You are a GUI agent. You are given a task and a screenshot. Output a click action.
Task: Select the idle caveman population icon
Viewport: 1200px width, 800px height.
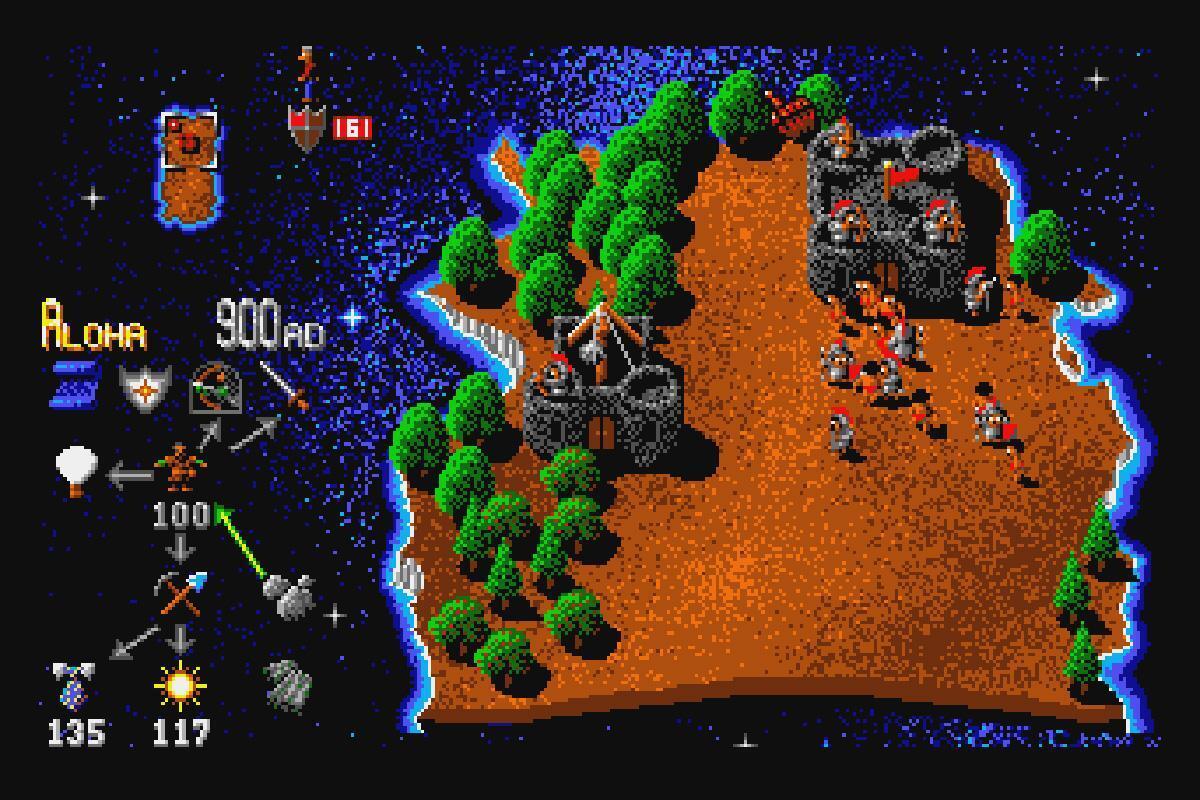pos(180,466)
